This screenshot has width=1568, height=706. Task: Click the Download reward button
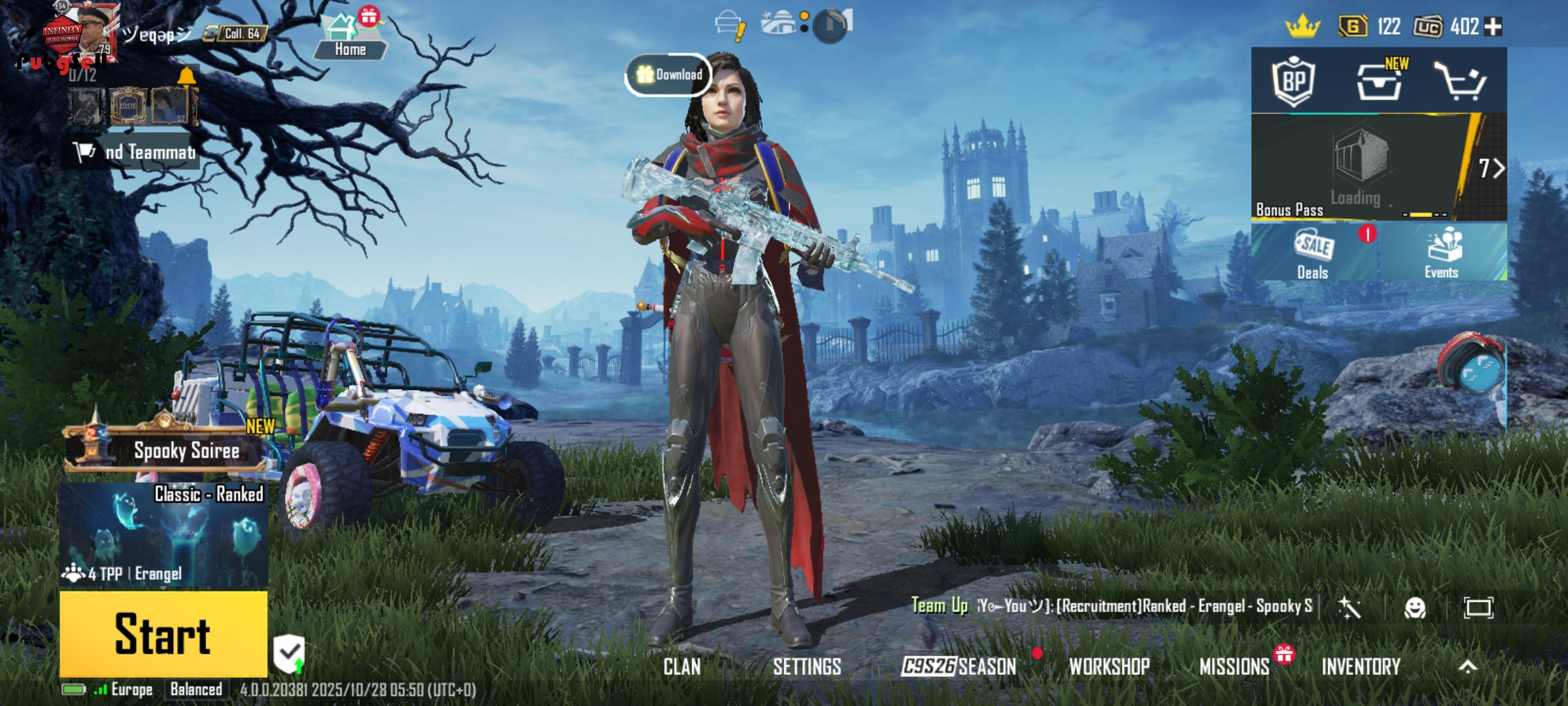[669, 75]
